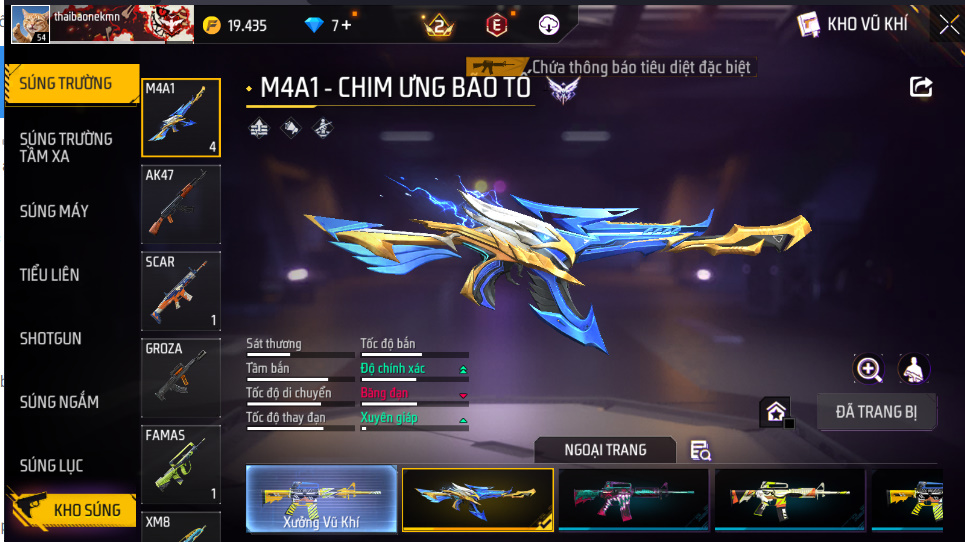This screenshot has height=542, width=965.
Task: Choose the SCAR weapon tile
Action: (x=181, y=291)
